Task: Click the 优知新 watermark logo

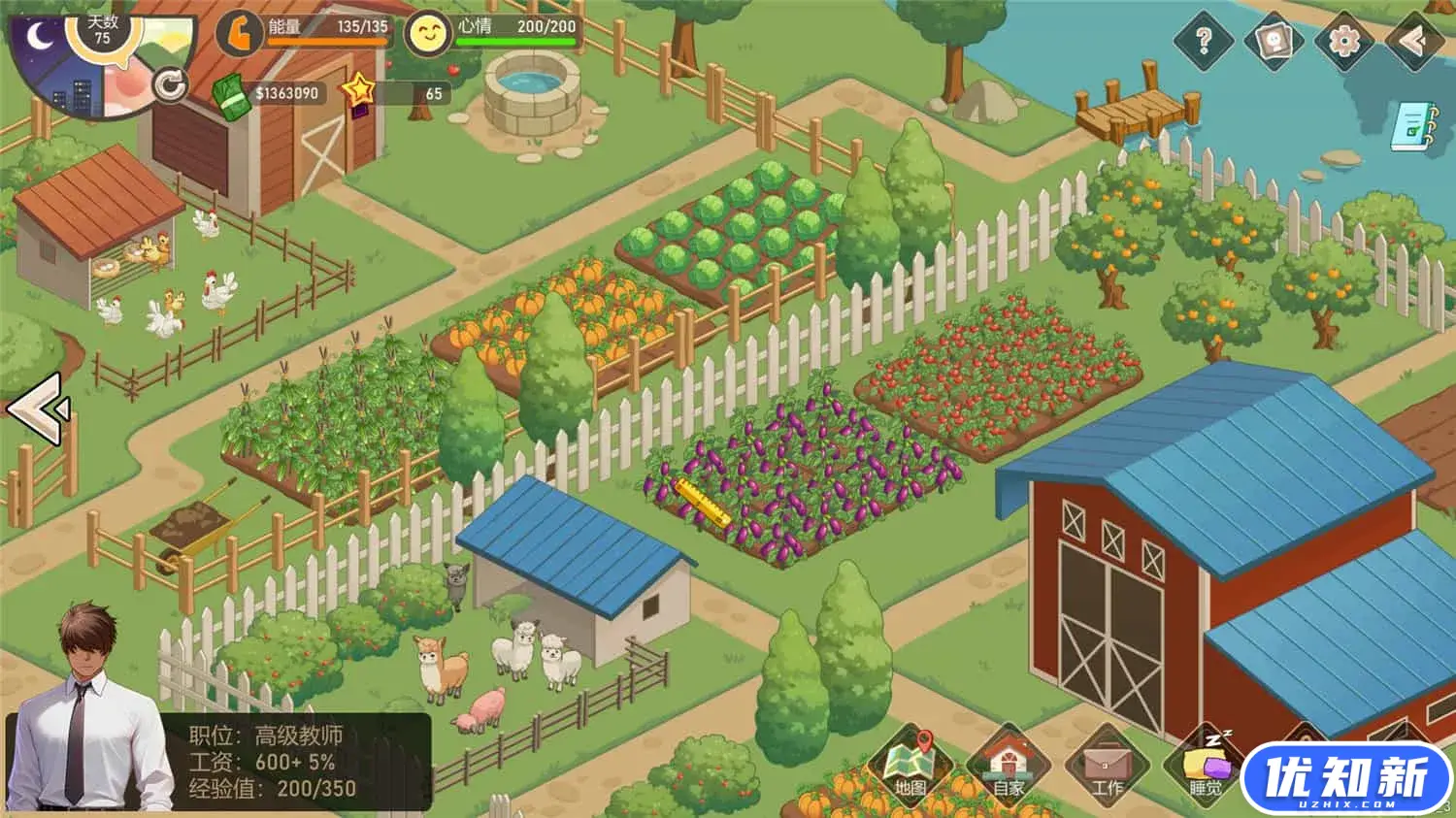Action: tap(1347, 779)
